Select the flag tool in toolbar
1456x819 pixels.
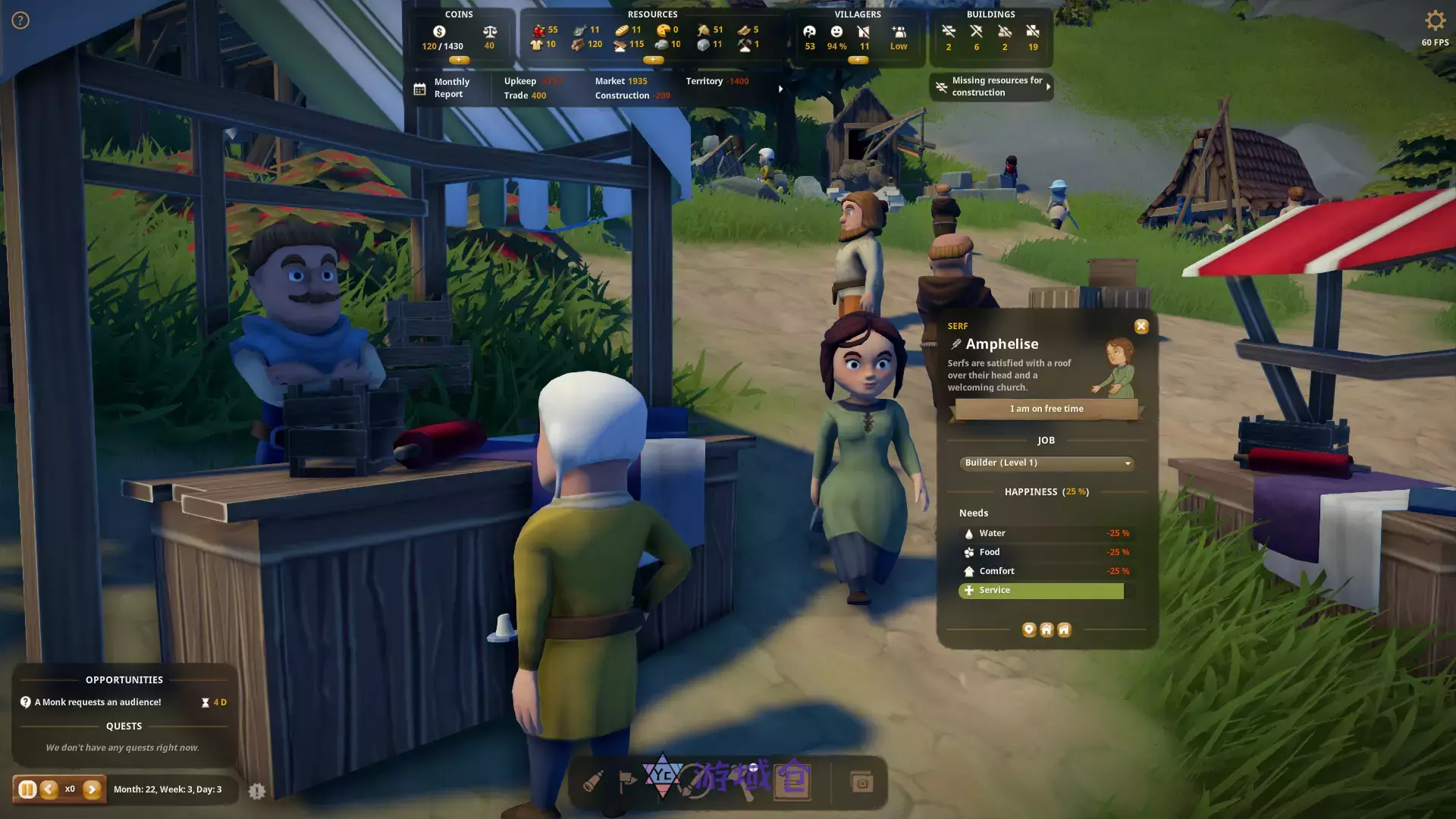tap(628, 782)
